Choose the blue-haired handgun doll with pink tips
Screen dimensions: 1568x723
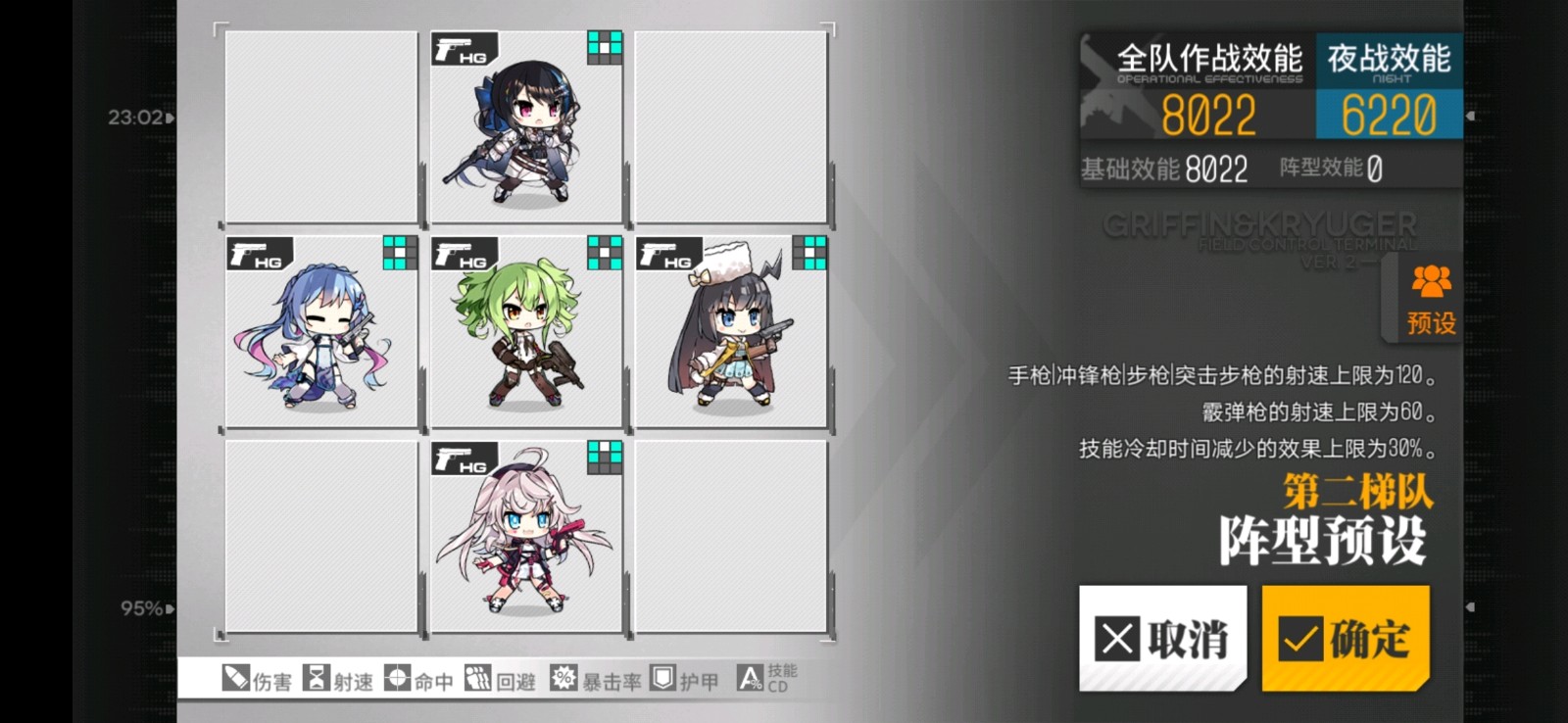pos(321,332)
